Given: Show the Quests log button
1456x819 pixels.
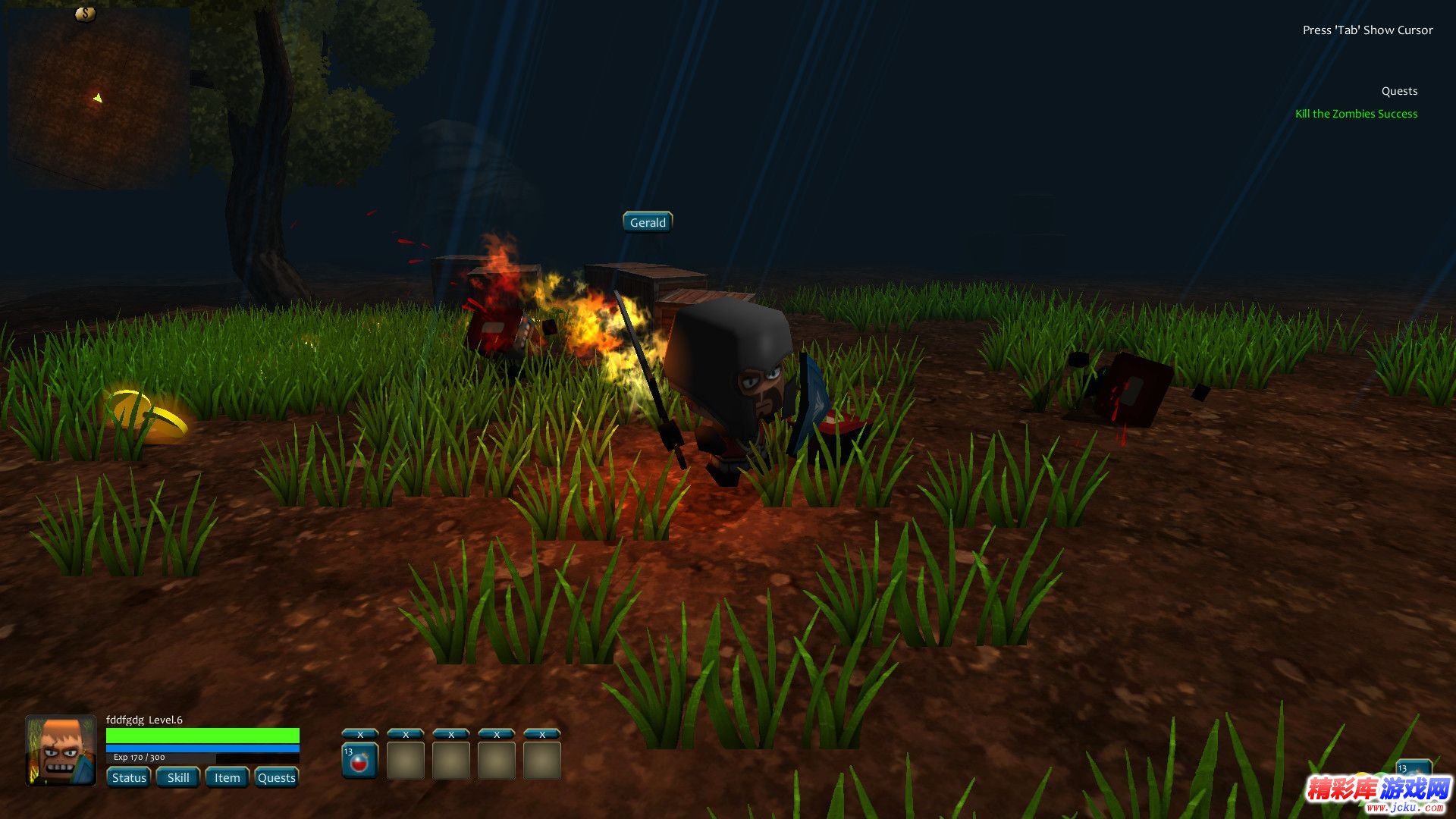Looking at the screenshot, I should pos(276,777).
